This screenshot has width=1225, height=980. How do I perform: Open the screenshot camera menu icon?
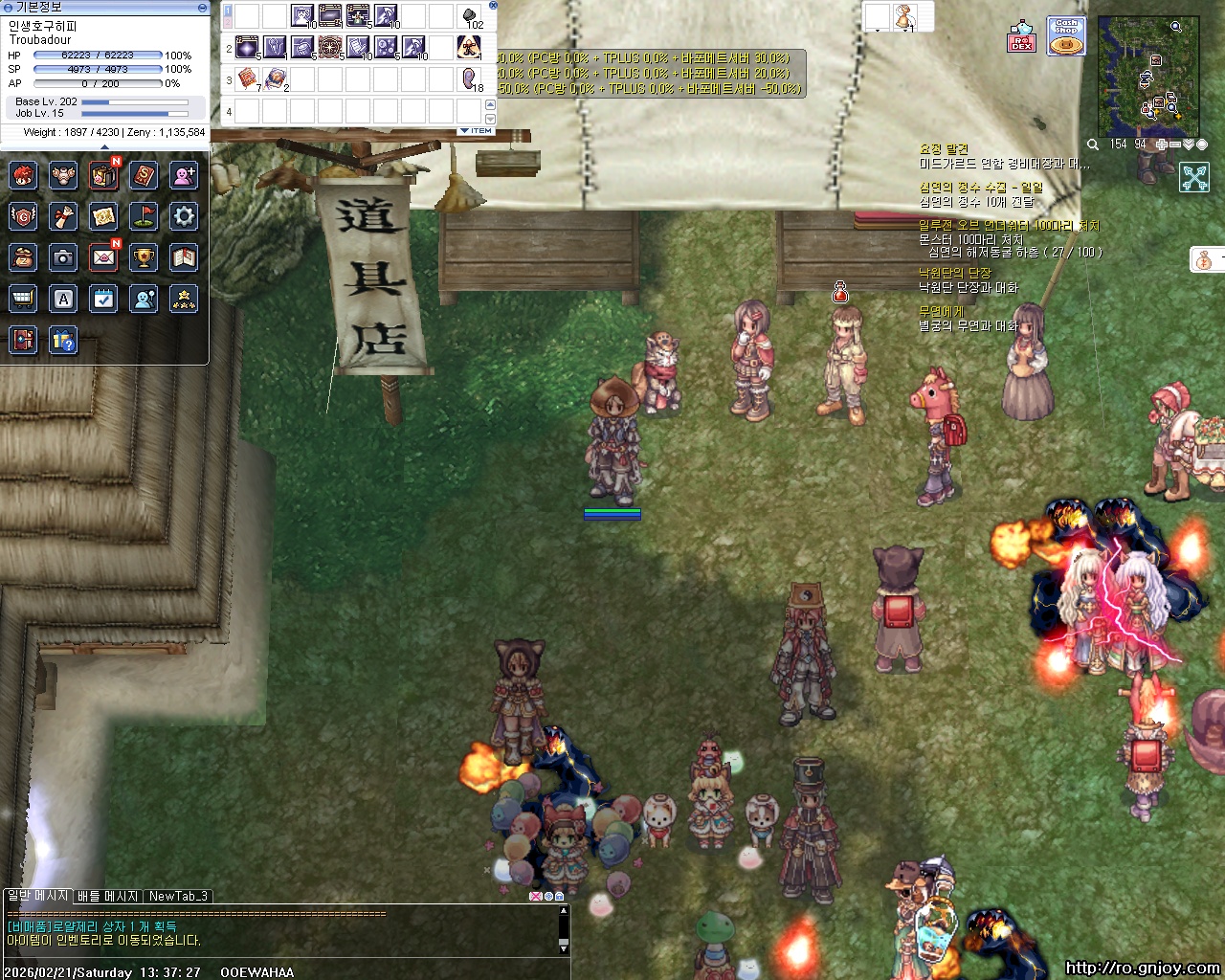(63, 257)
